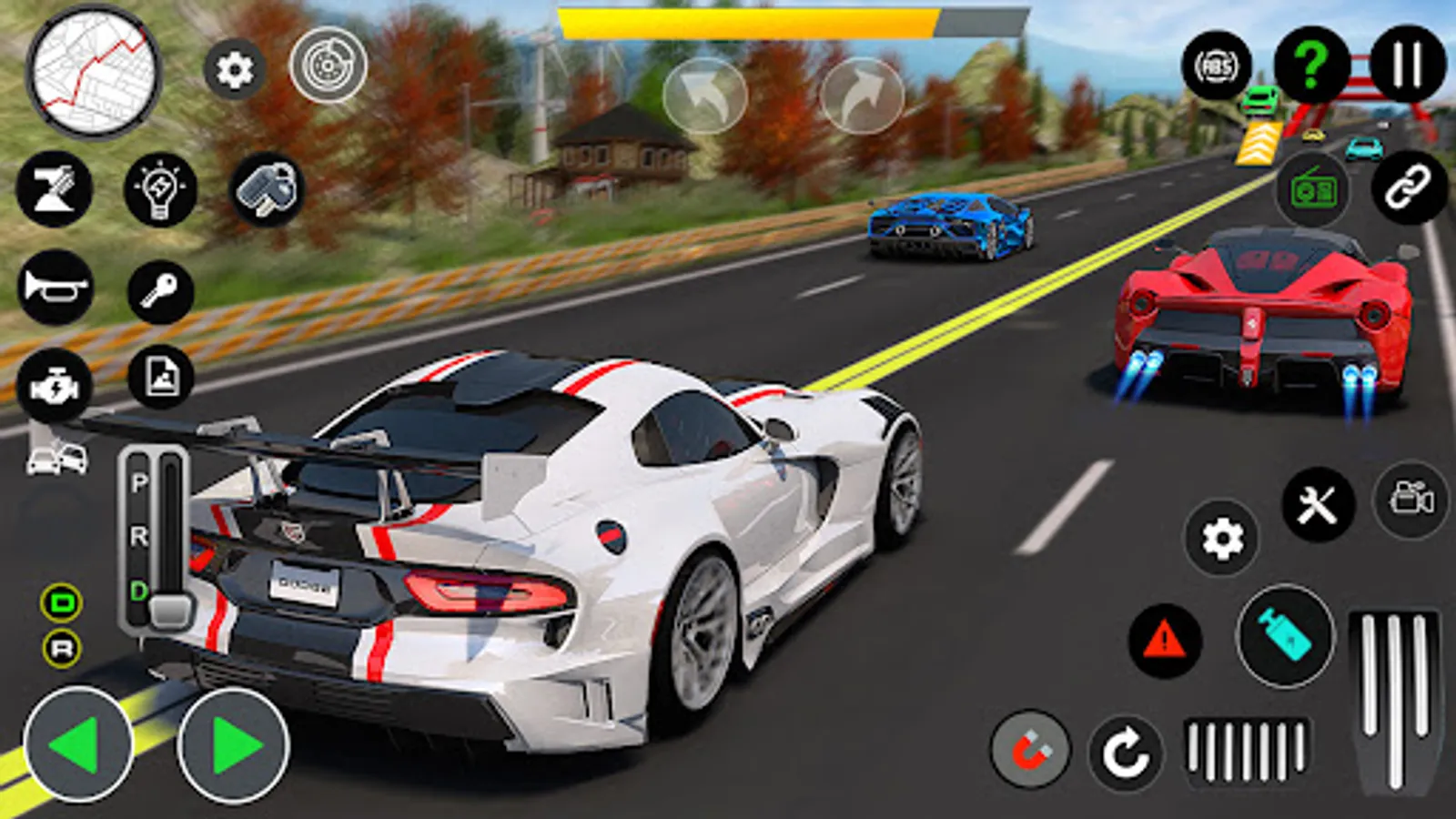Tap the brake pedal
1456x819 pixels.
coord(1246,751)
